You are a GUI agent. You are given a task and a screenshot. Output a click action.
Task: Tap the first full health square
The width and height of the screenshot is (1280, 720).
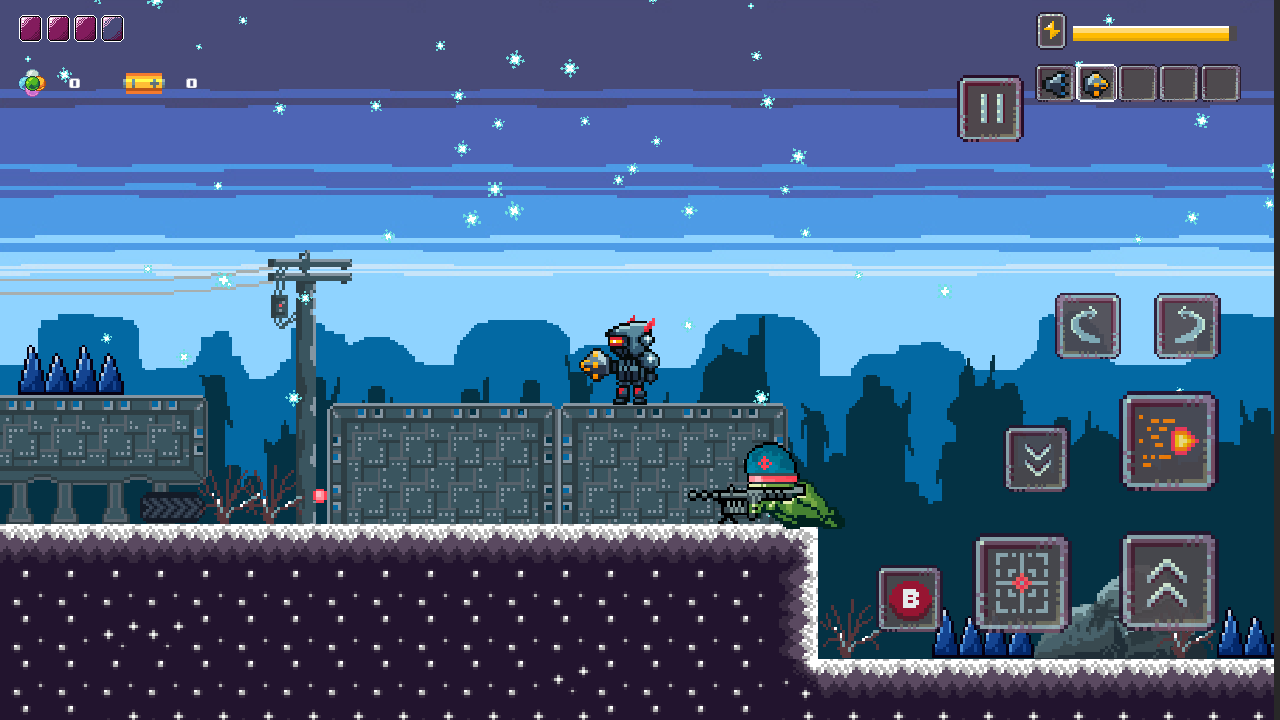31,28
